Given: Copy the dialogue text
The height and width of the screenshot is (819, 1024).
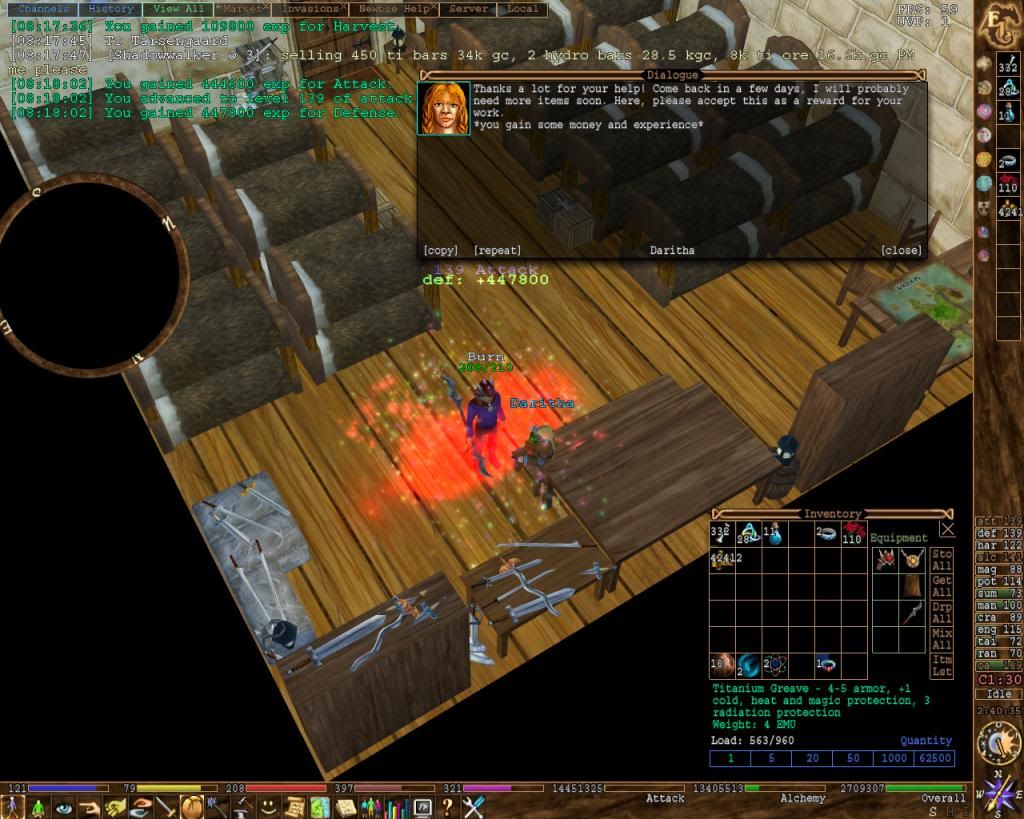Looking at the screenshot, I should point(440,250).
